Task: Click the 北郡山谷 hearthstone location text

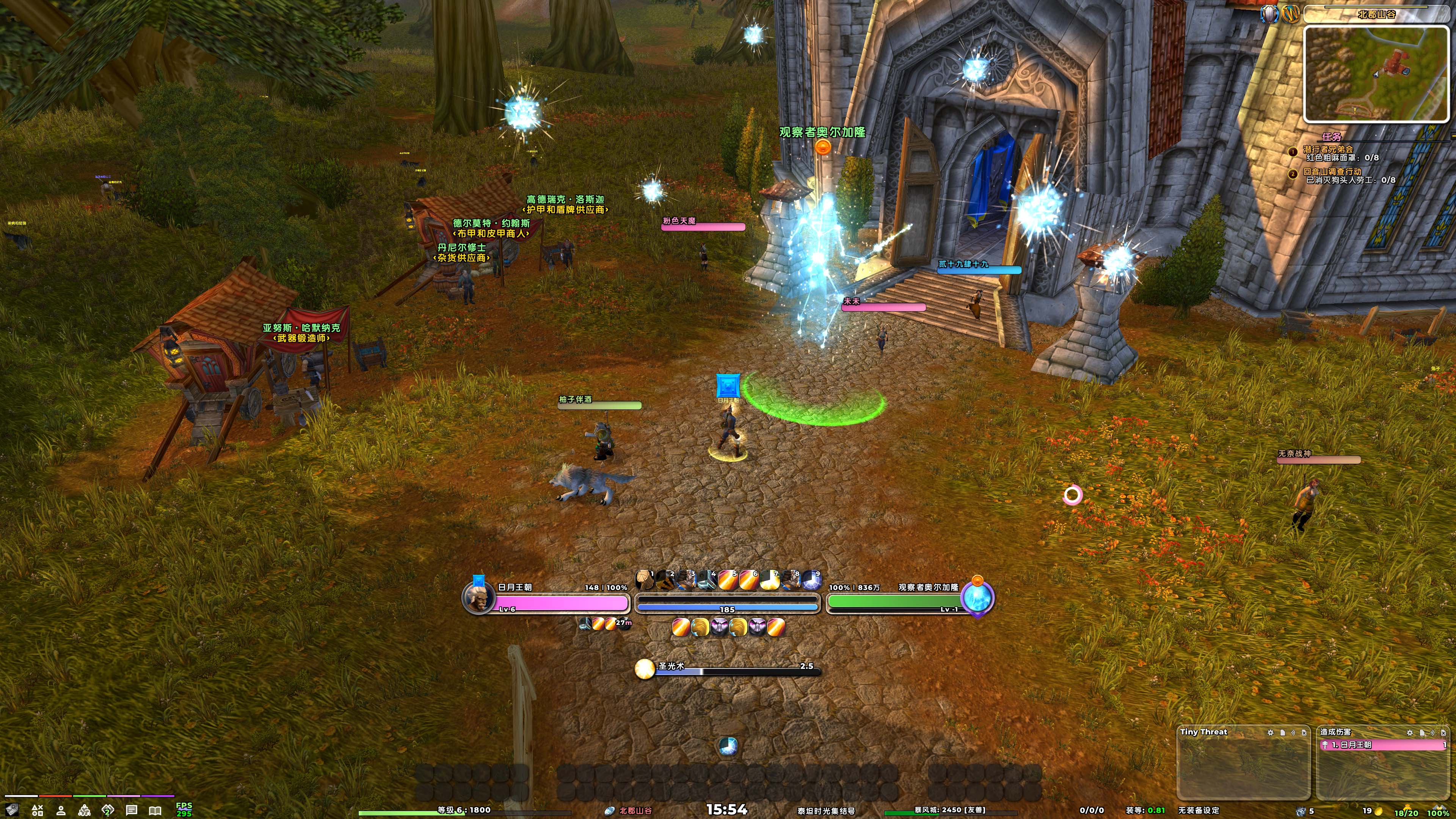Action: 635,811
